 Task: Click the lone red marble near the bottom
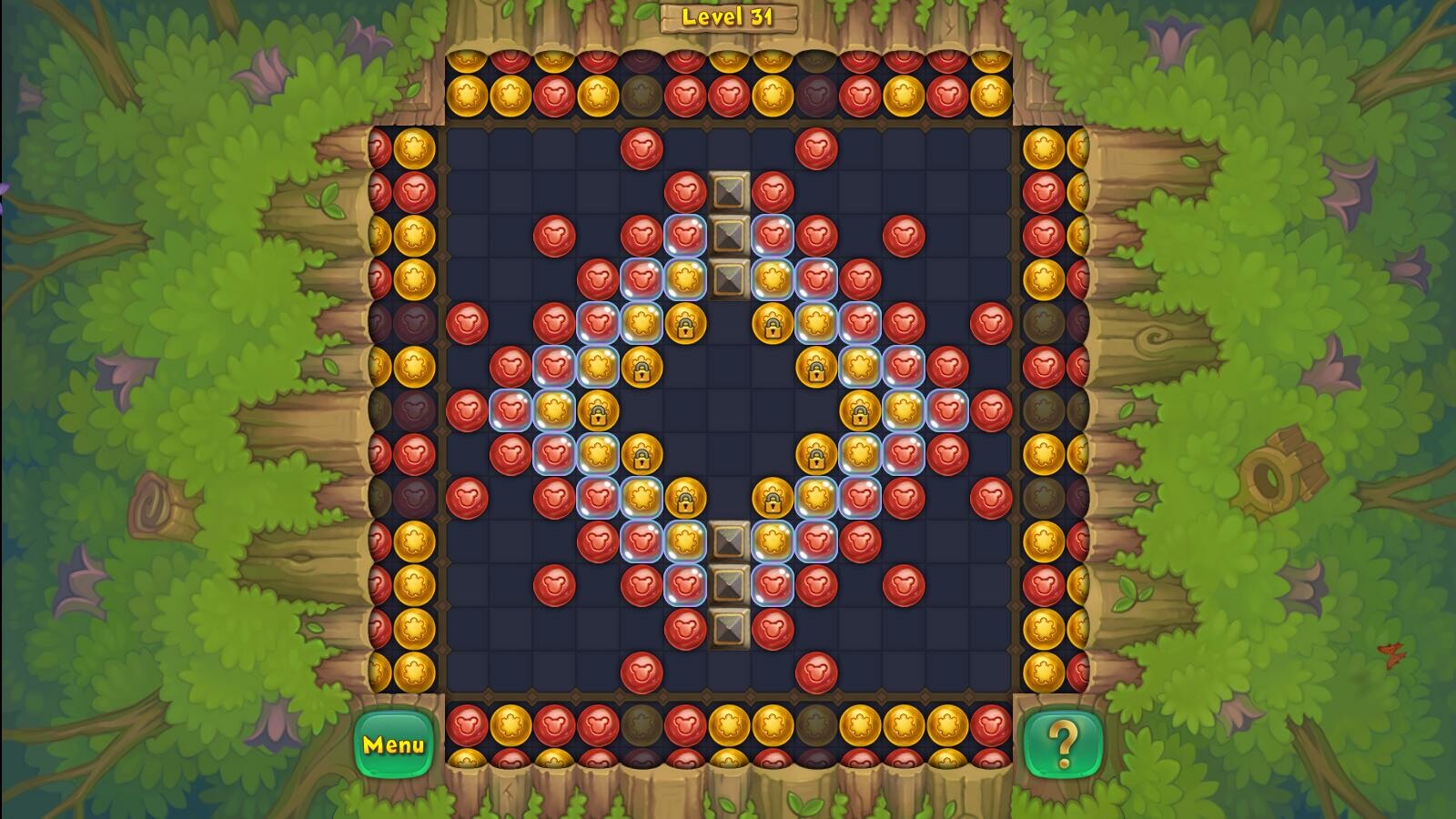(643, 672)
